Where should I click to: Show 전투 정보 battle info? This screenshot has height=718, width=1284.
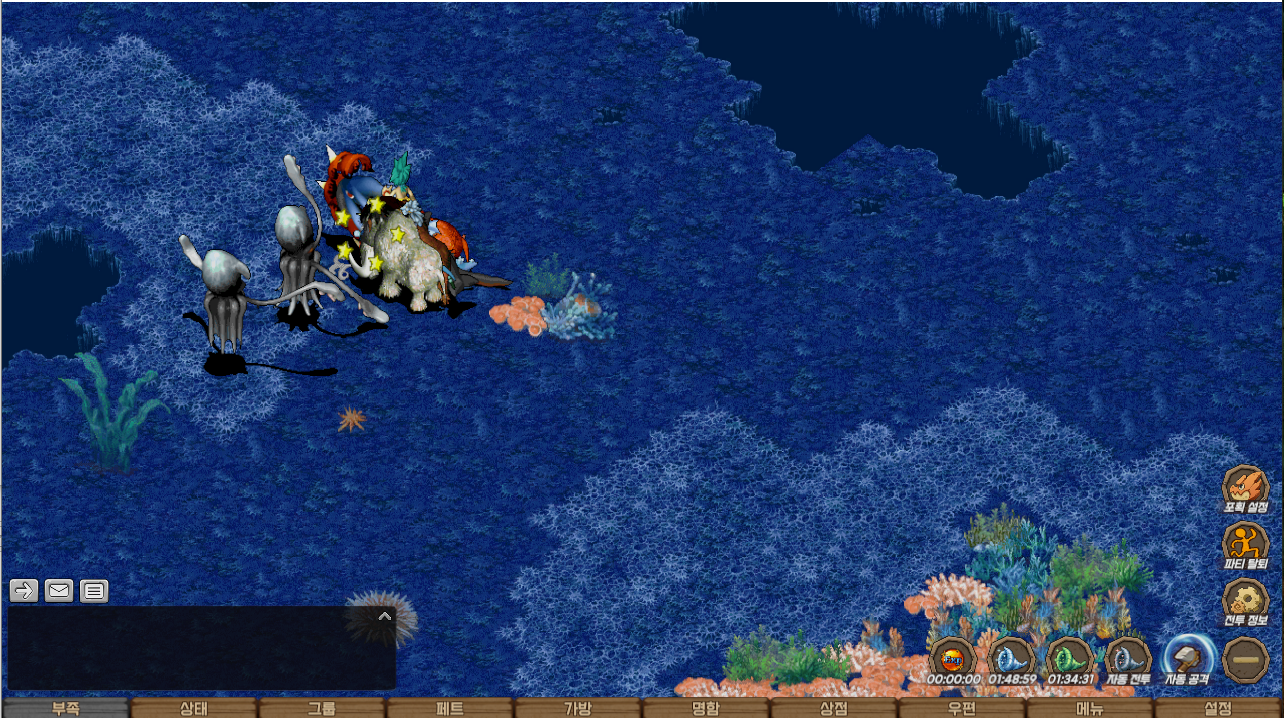click(1245, 600)
